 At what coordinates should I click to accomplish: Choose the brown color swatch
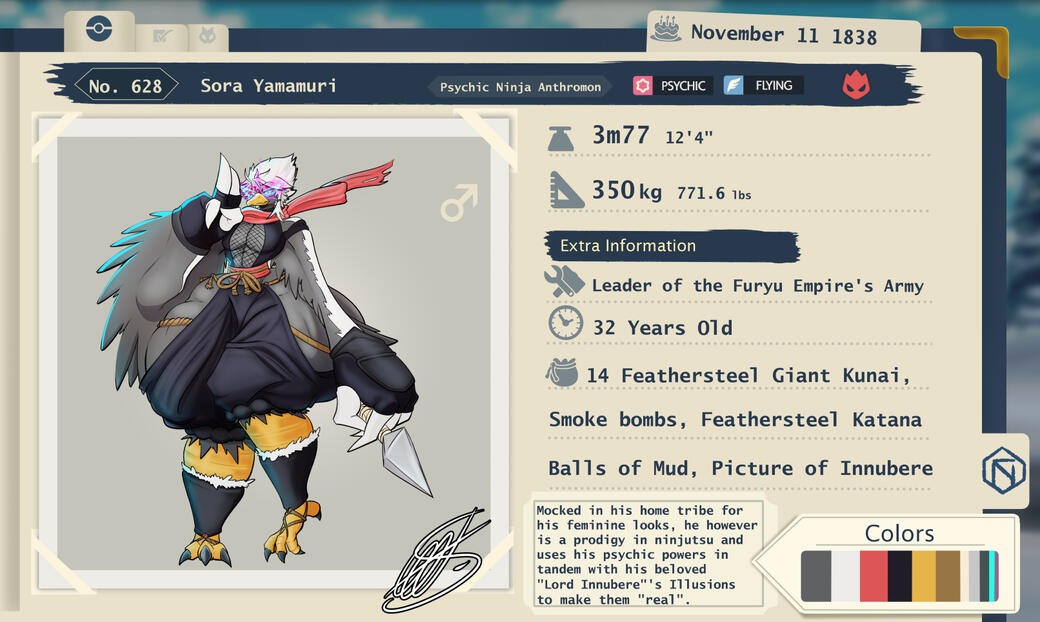948,576
